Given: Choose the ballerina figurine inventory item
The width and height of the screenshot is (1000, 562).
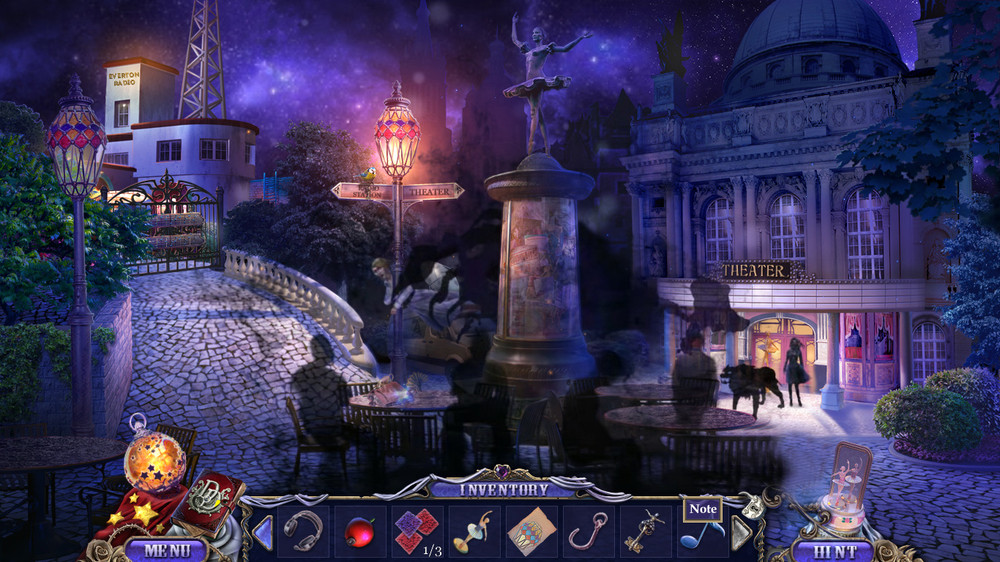Looking at the screenshot, I should pos(473,530).
